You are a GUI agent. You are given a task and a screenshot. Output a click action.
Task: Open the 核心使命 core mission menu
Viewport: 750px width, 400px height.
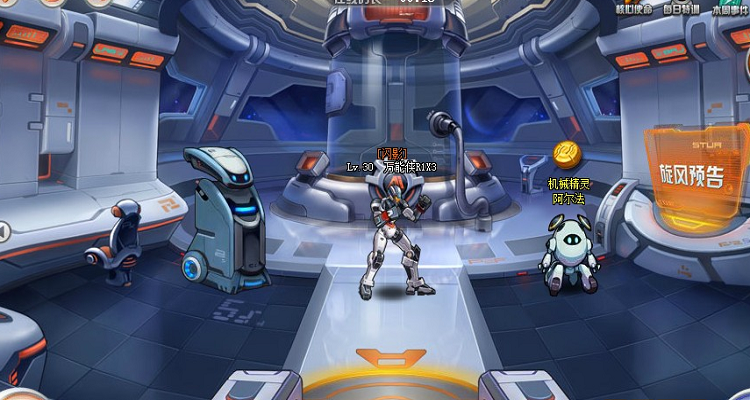point(633,9)
